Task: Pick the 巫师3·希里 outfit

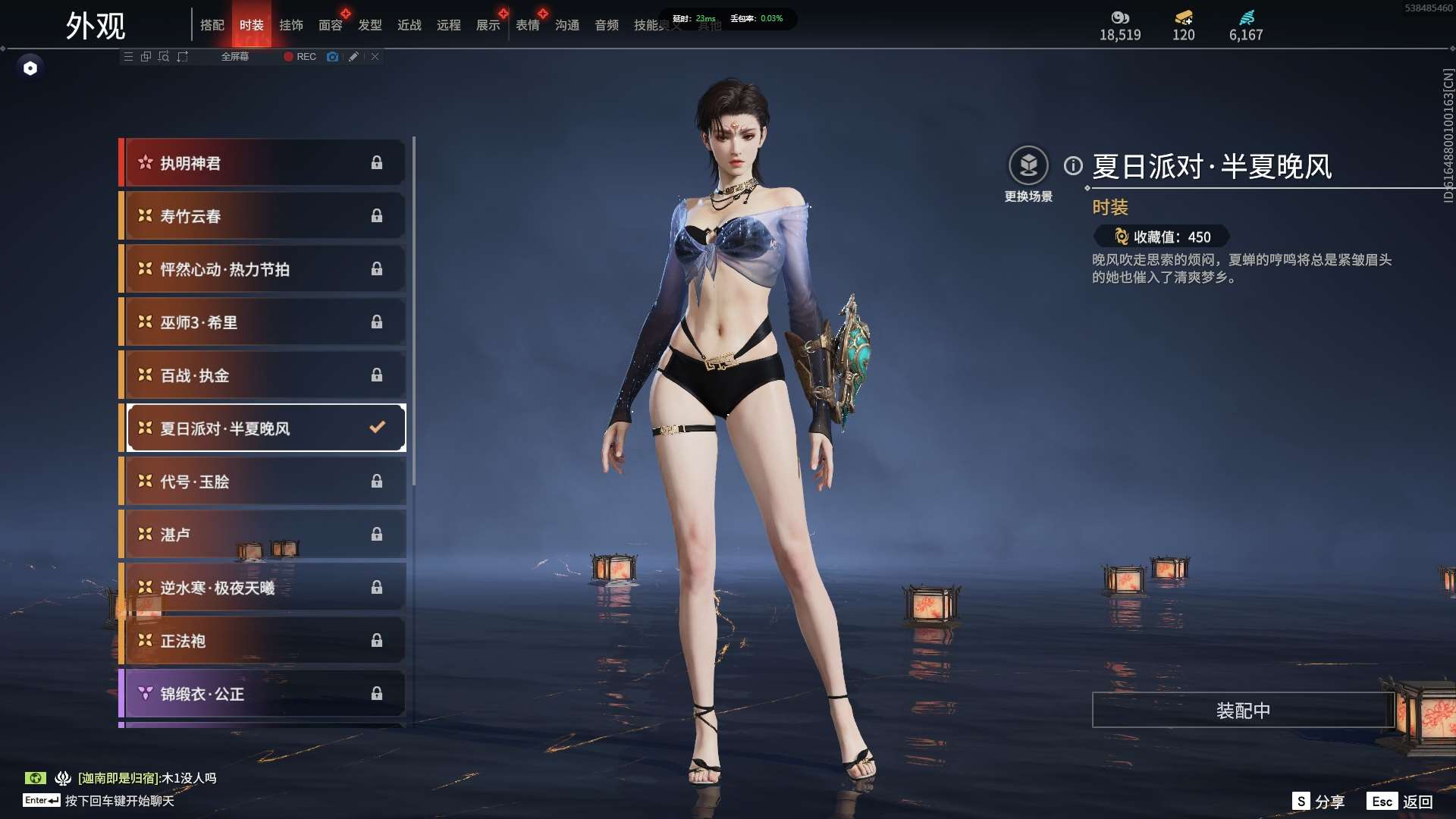Action: point(262,322)
